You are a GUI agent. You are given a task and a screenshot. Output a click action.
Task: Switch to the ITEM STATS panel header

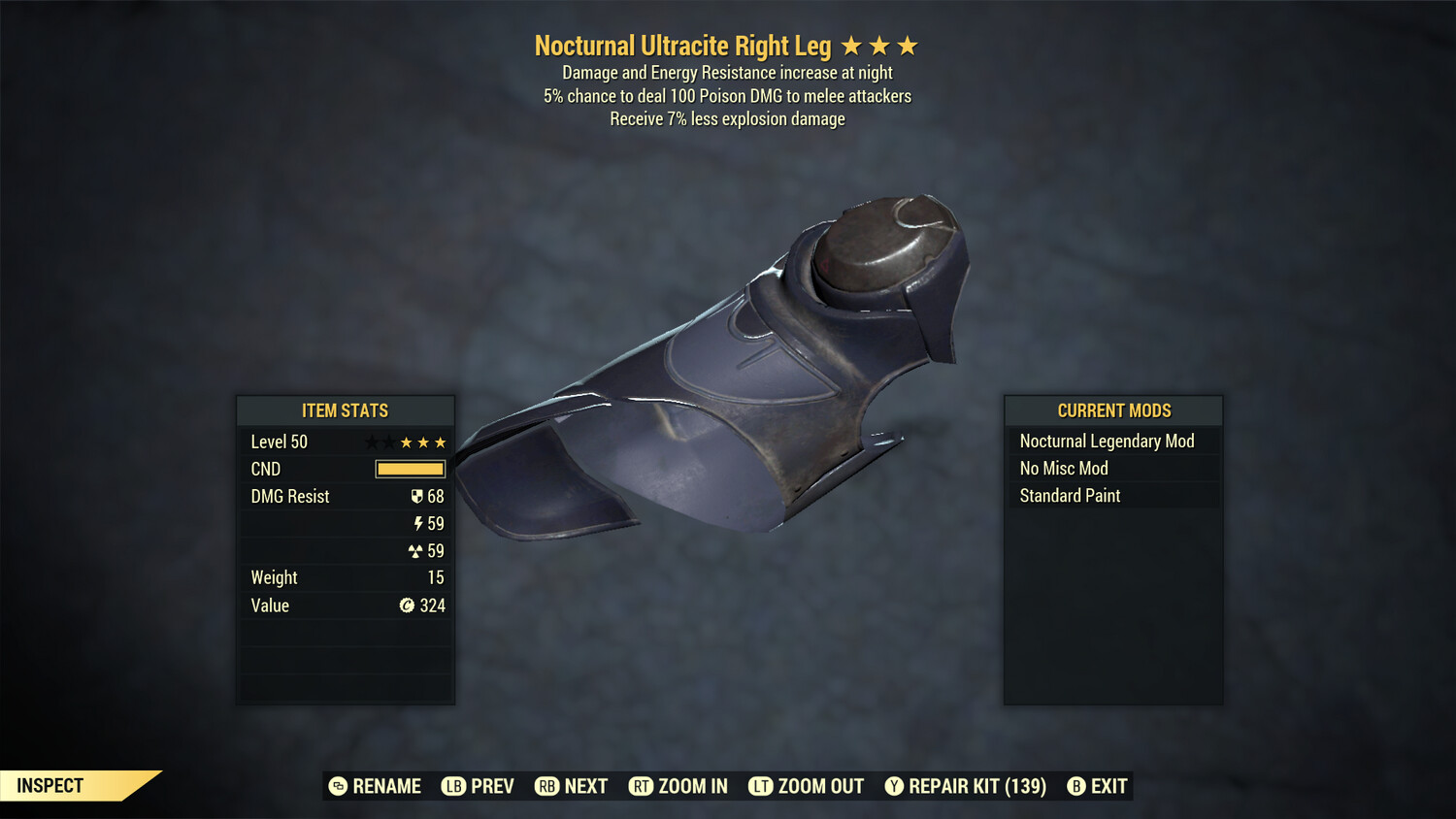[346, 410]
